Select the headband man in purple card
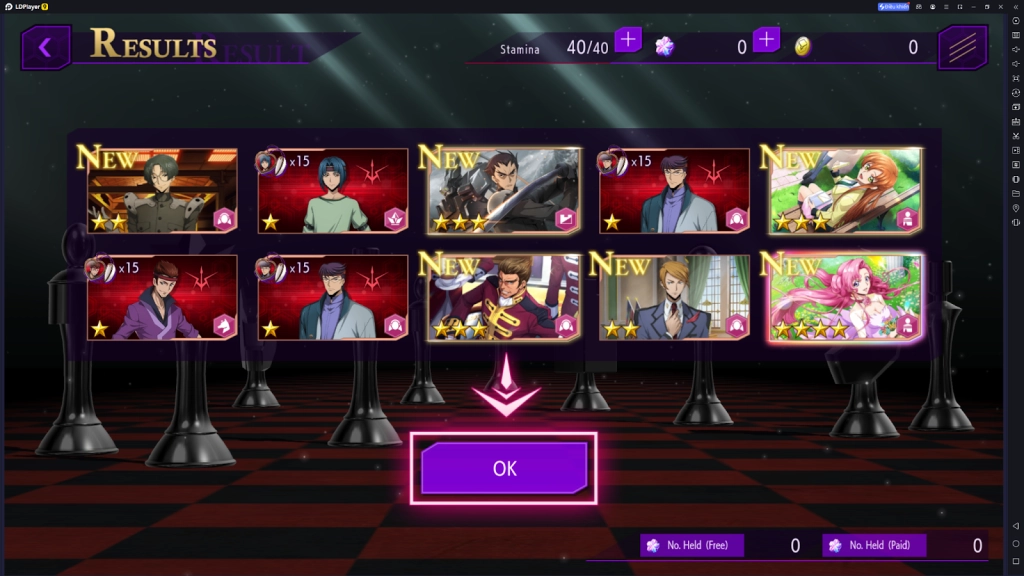1024x576 pixels. coord(162,297)
